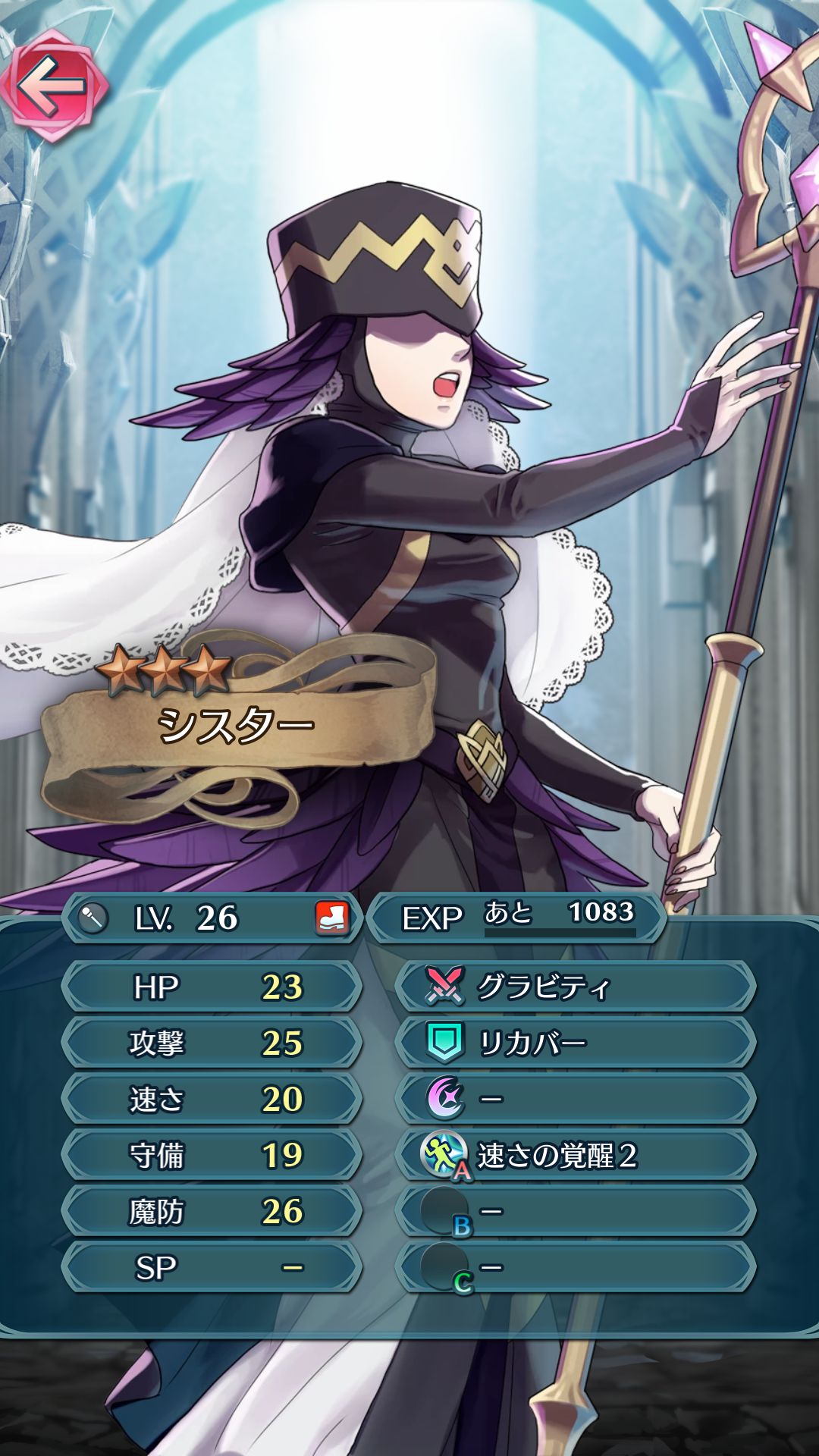Tap the empty special skill slot
819x1456 pixels.
pos(575,1099)
